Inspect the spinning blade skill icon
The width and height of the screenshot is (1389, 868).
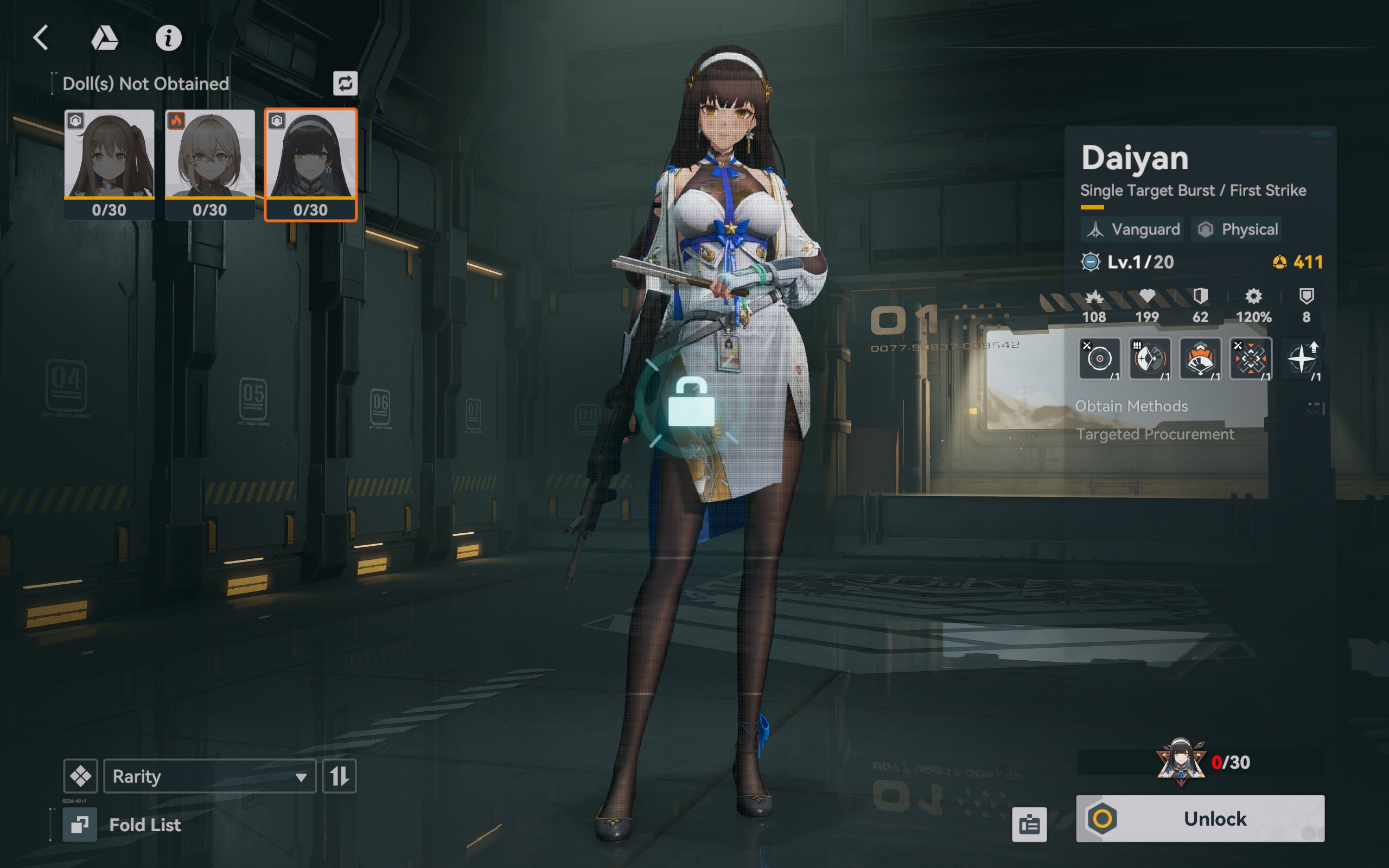pos(1149,359)
